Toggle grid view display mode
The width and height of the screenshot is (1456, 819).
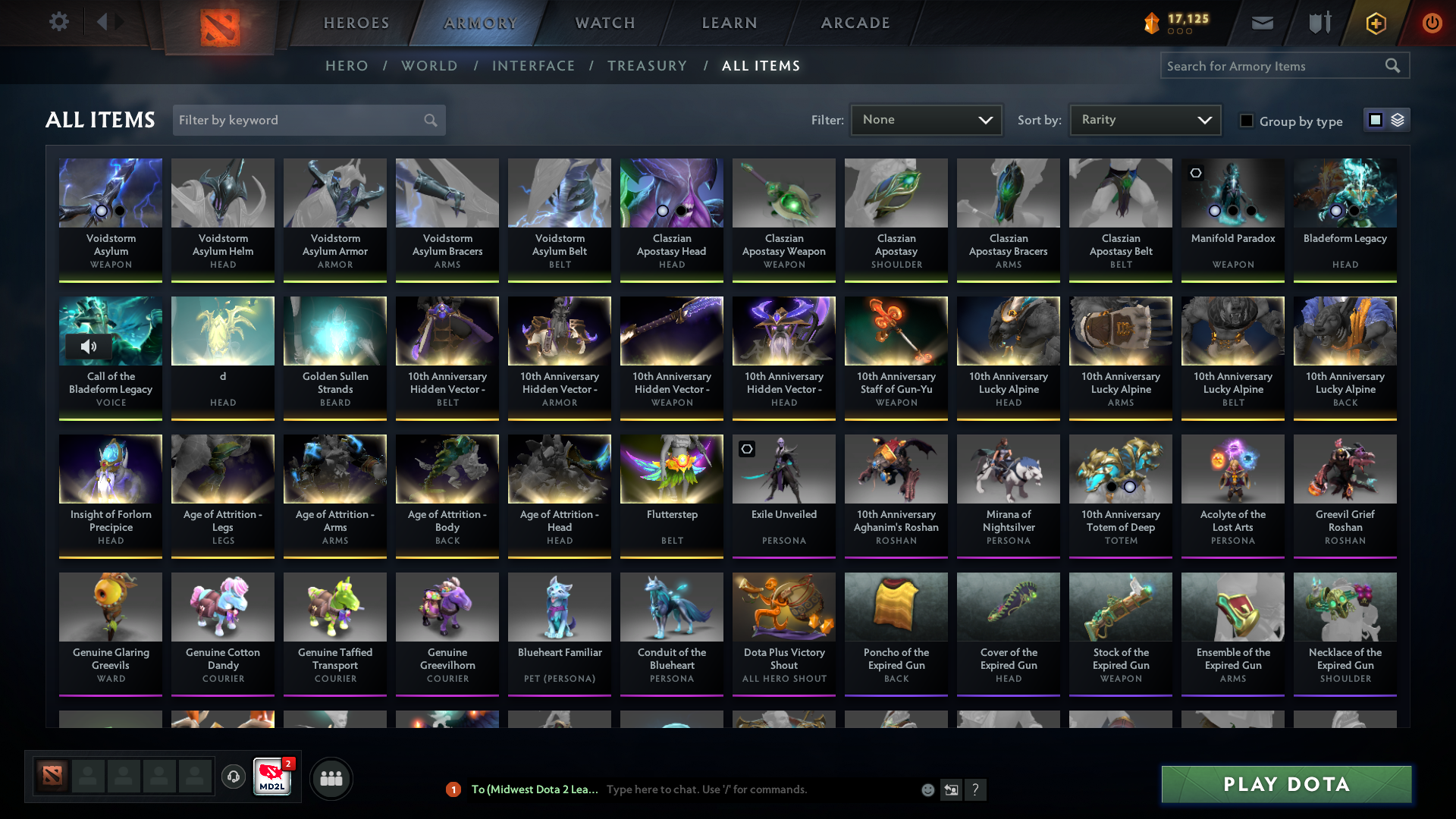pyautogui.click(x=1376, y=120)
